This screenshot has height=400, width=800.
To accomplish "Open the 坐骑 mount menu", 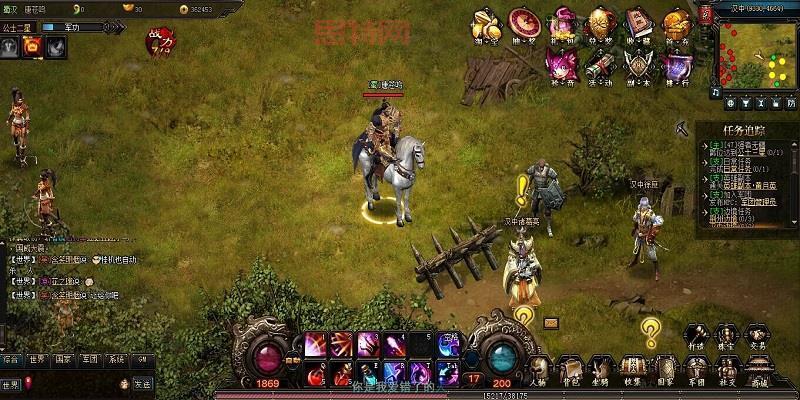I will (x=601, y=368).
